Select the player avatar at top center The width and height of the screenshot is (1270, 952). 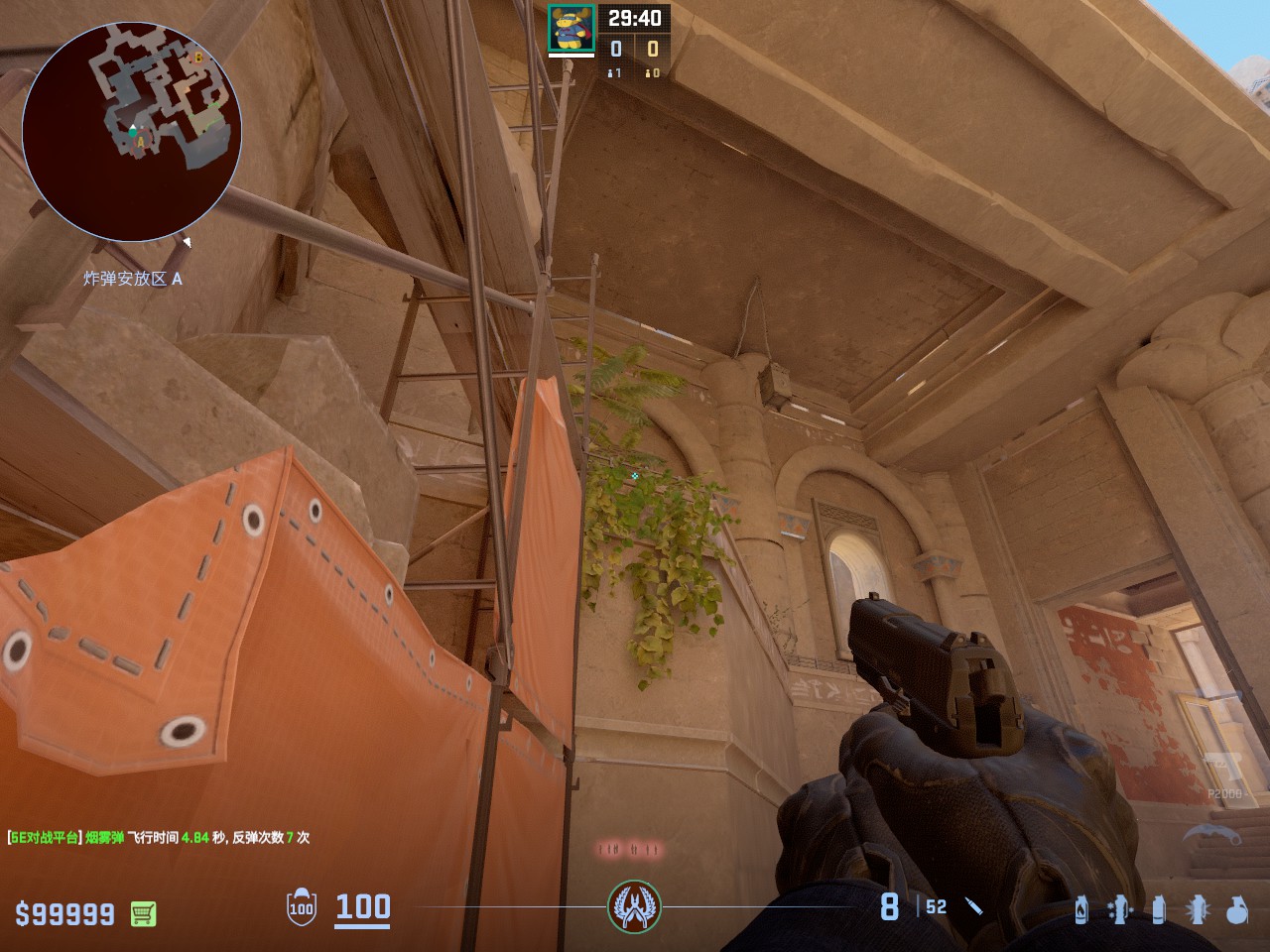[571, 29]
